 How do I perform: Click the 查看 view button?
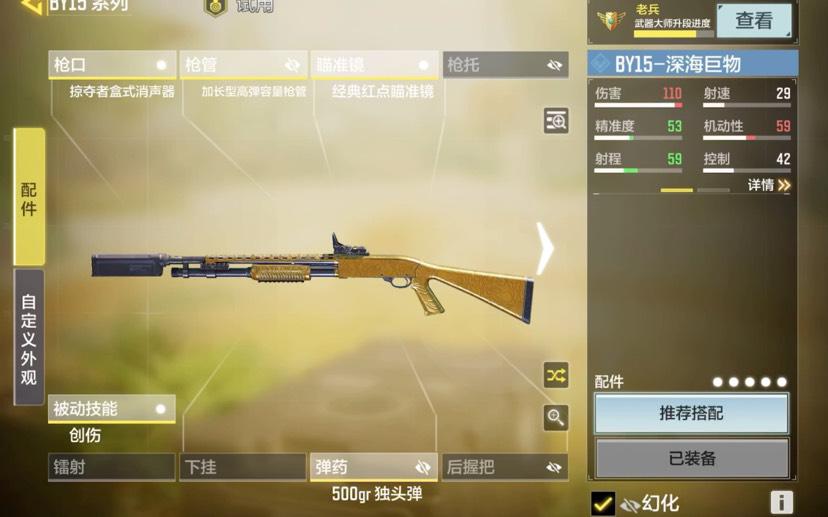click(x=754, y=20)
